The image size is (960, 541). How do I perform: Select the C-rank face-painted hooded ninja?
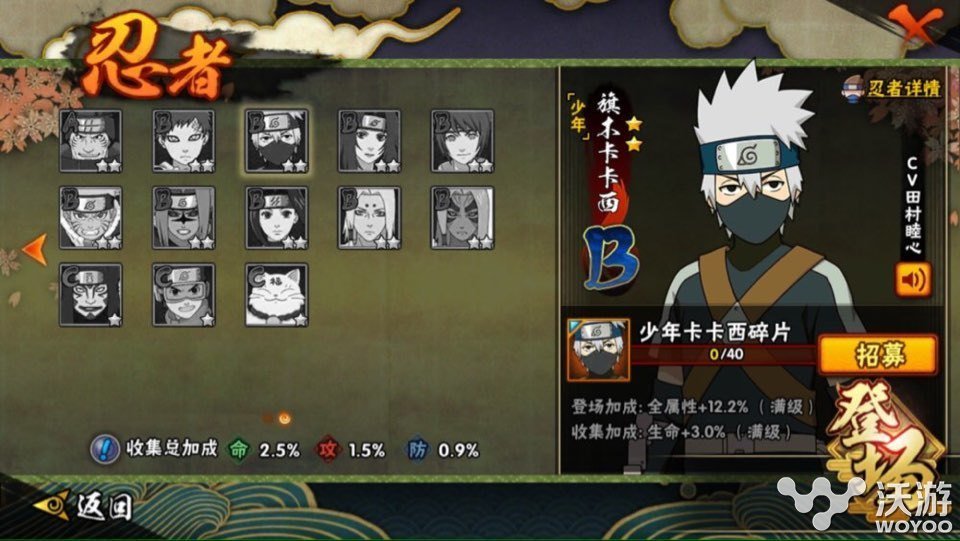(91, 294)
